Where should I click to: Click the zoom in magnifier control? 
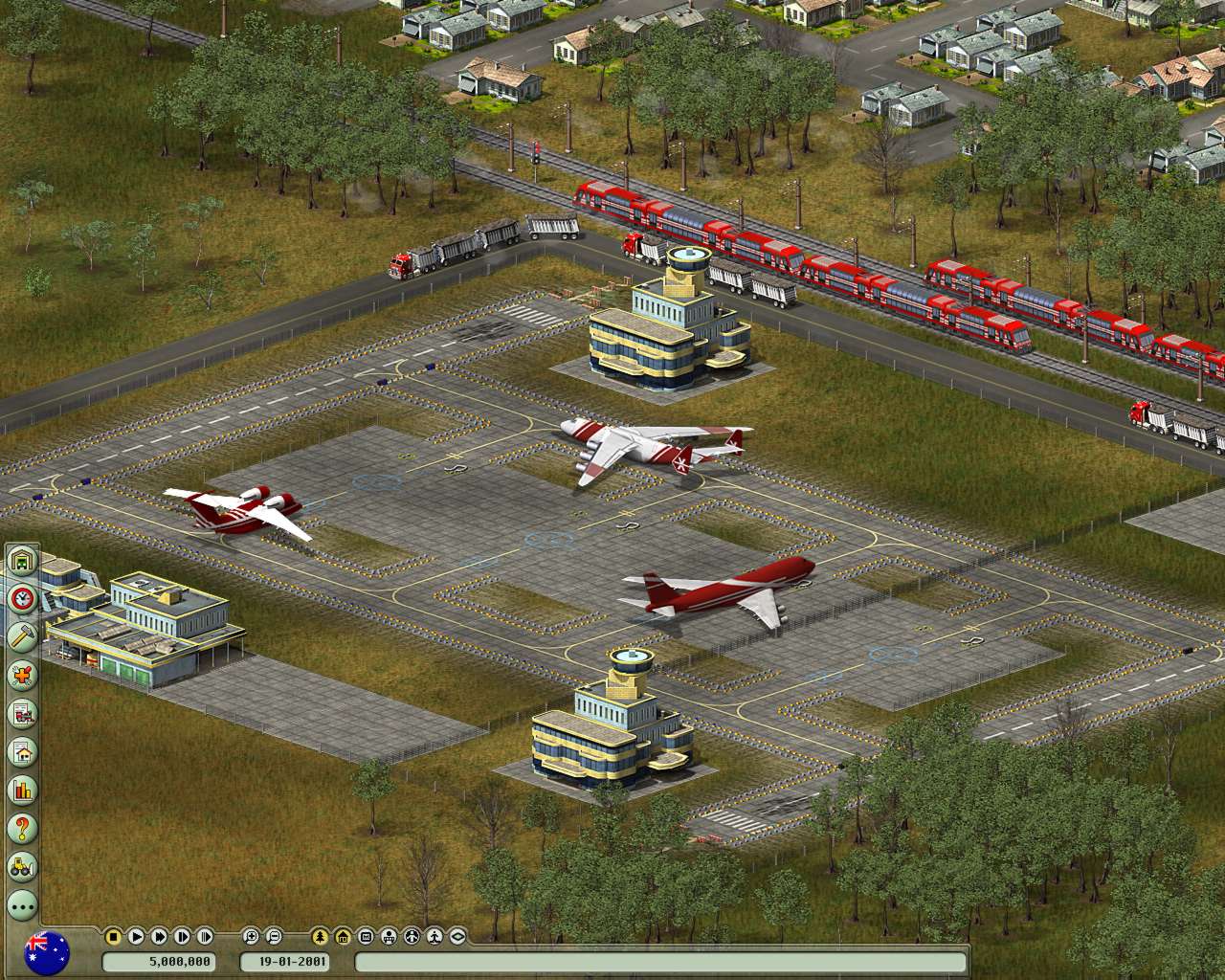(x=250, y=938)
